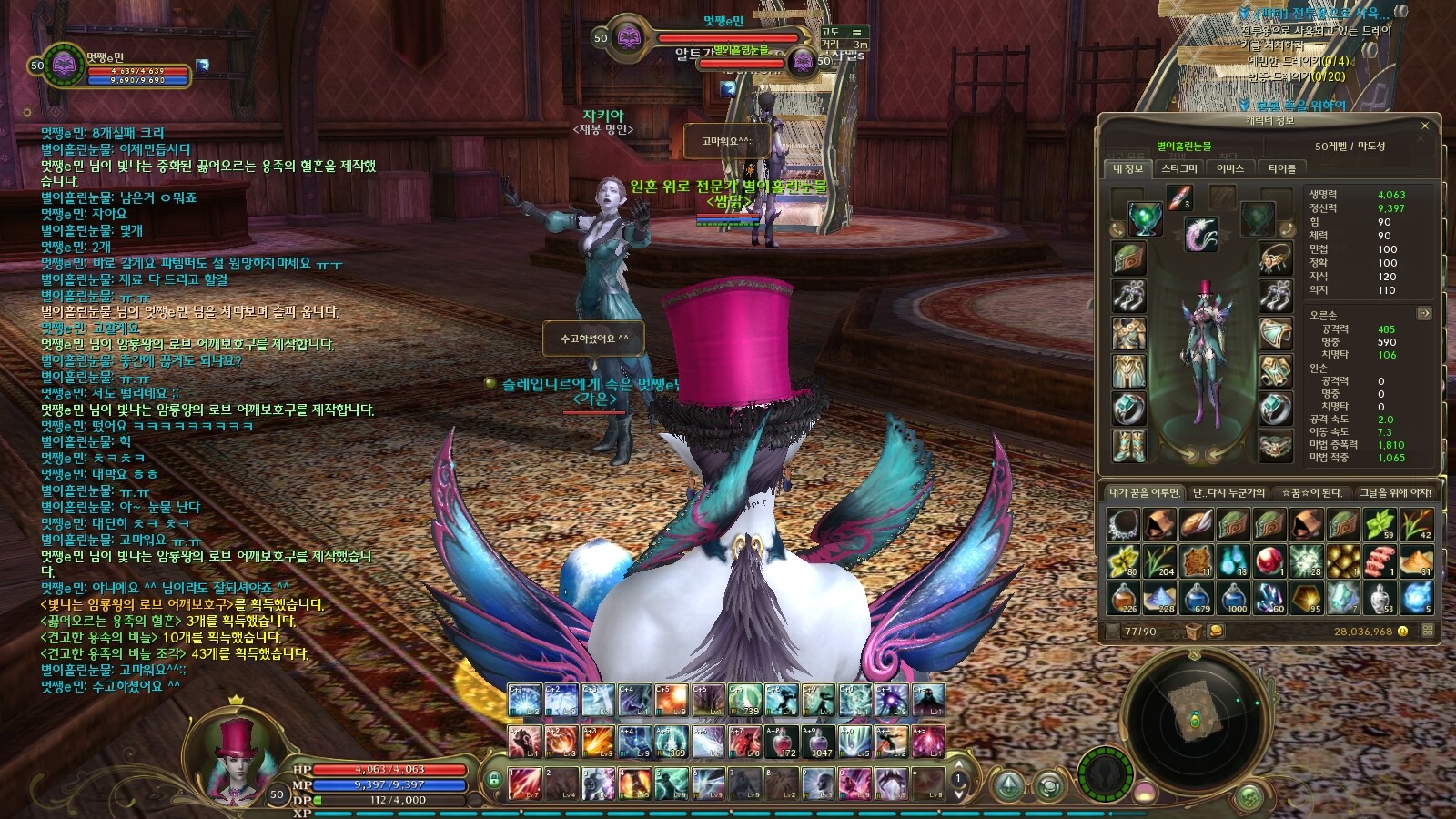Open the minimap
Image resolution: width=1456 pixels, height=819 pixels.
tap(1194, 711)
